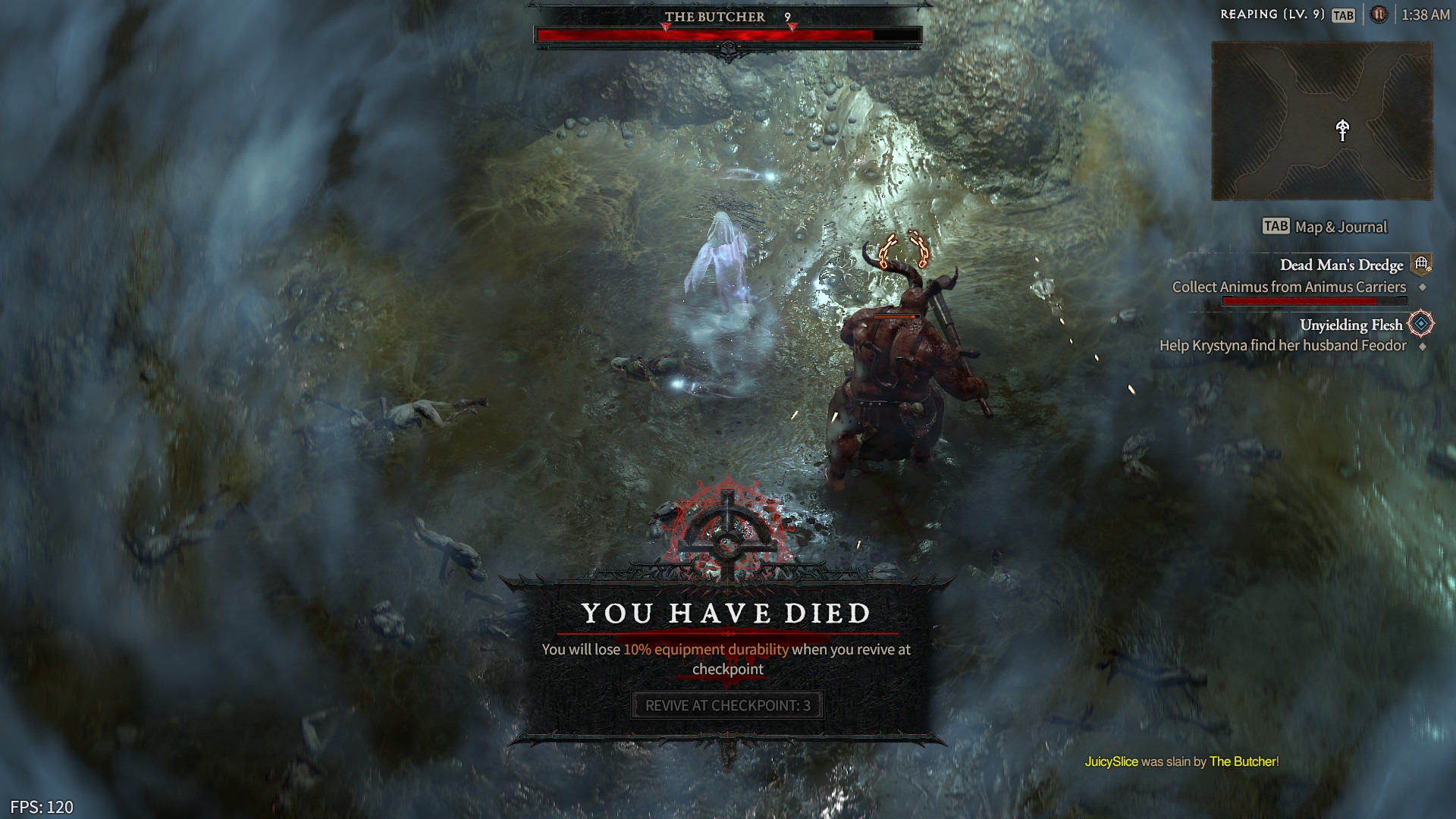Click the TAB icon before Map & Journal
Screen dimensions: 1456x819
pyautogui.click(x=1275, y=227)
